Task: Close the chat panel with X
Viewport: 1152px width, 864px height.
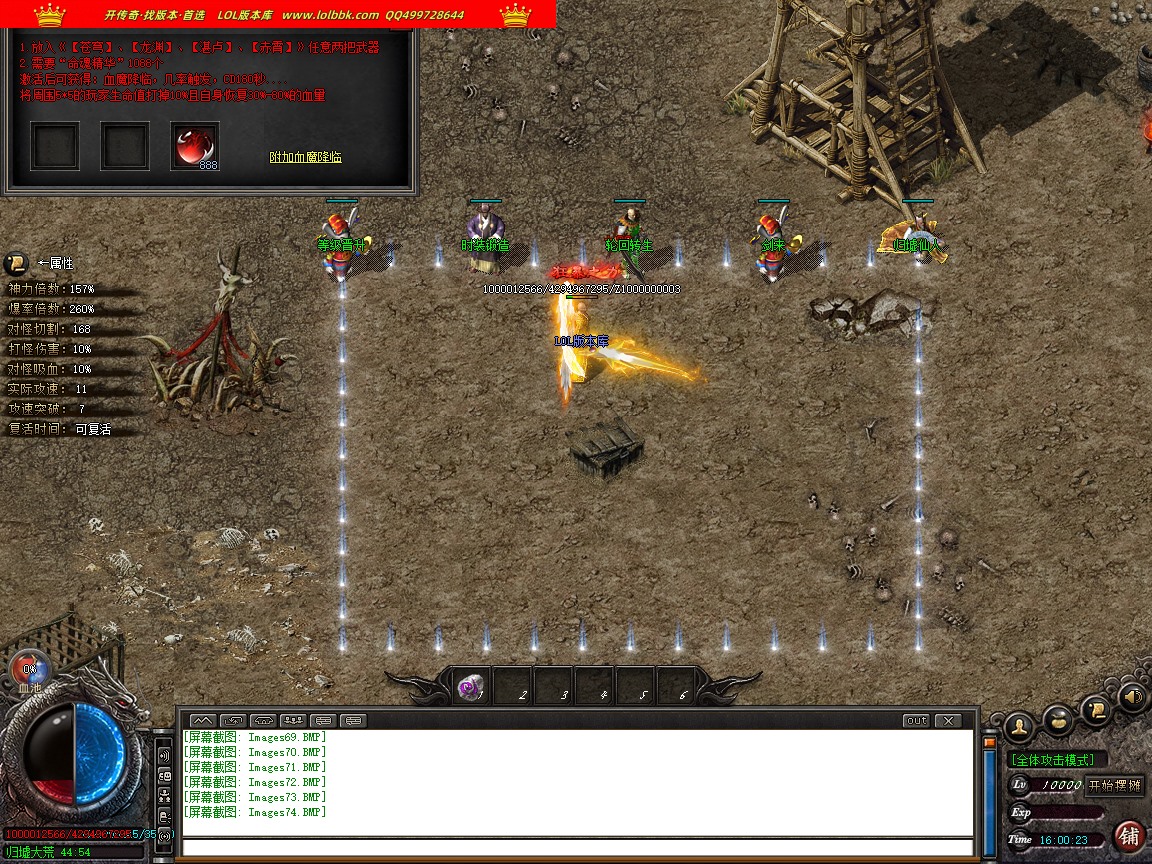Action: click(x=946, y=720)
